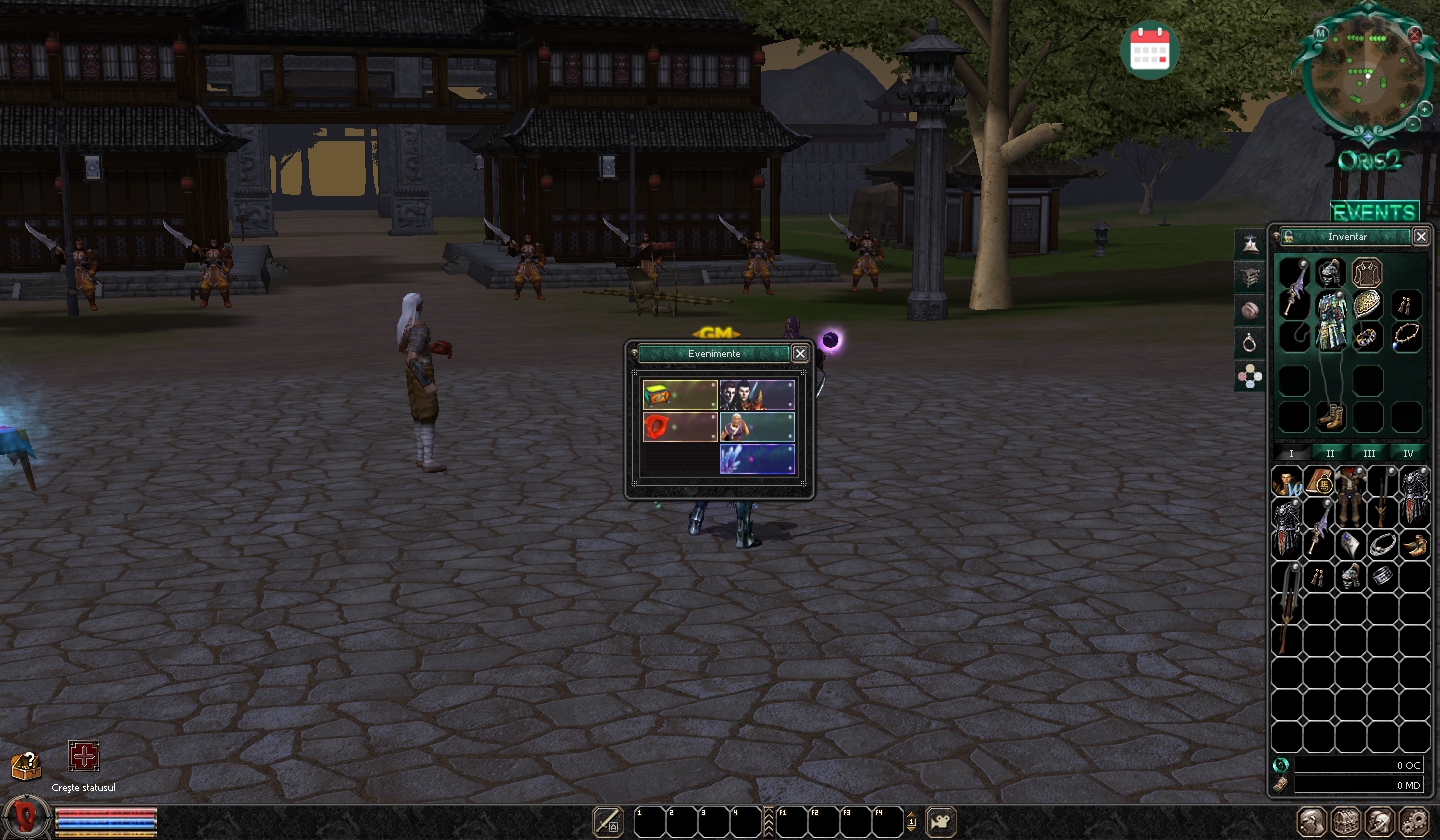Viewport: 1440px width, 840px height.
Task: Open the calendar icon
Action: tap(1150, 48)
